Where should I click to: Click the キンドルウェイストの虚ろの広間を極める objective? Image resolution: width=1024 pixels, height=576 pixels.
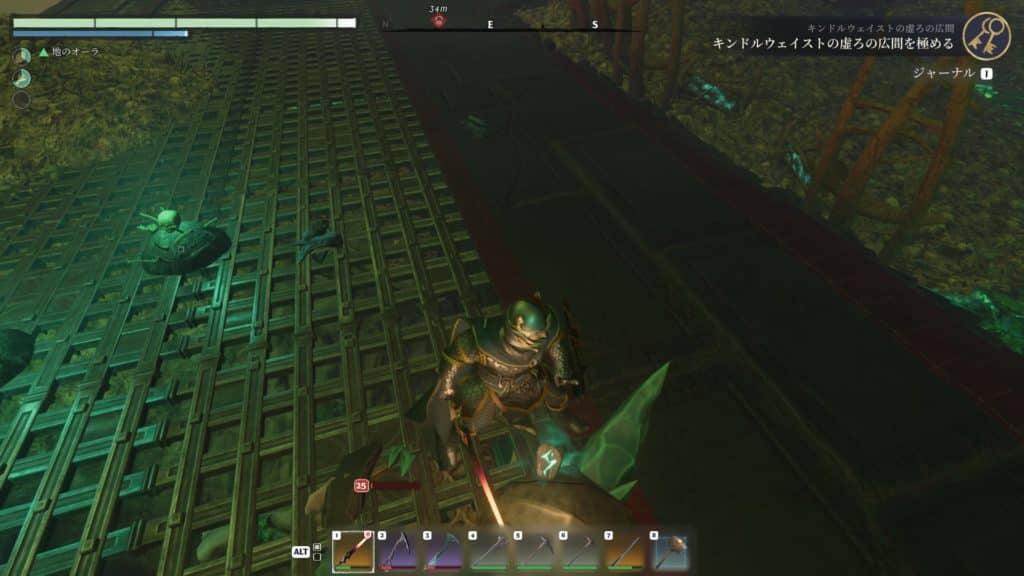[x=834, y=44]
